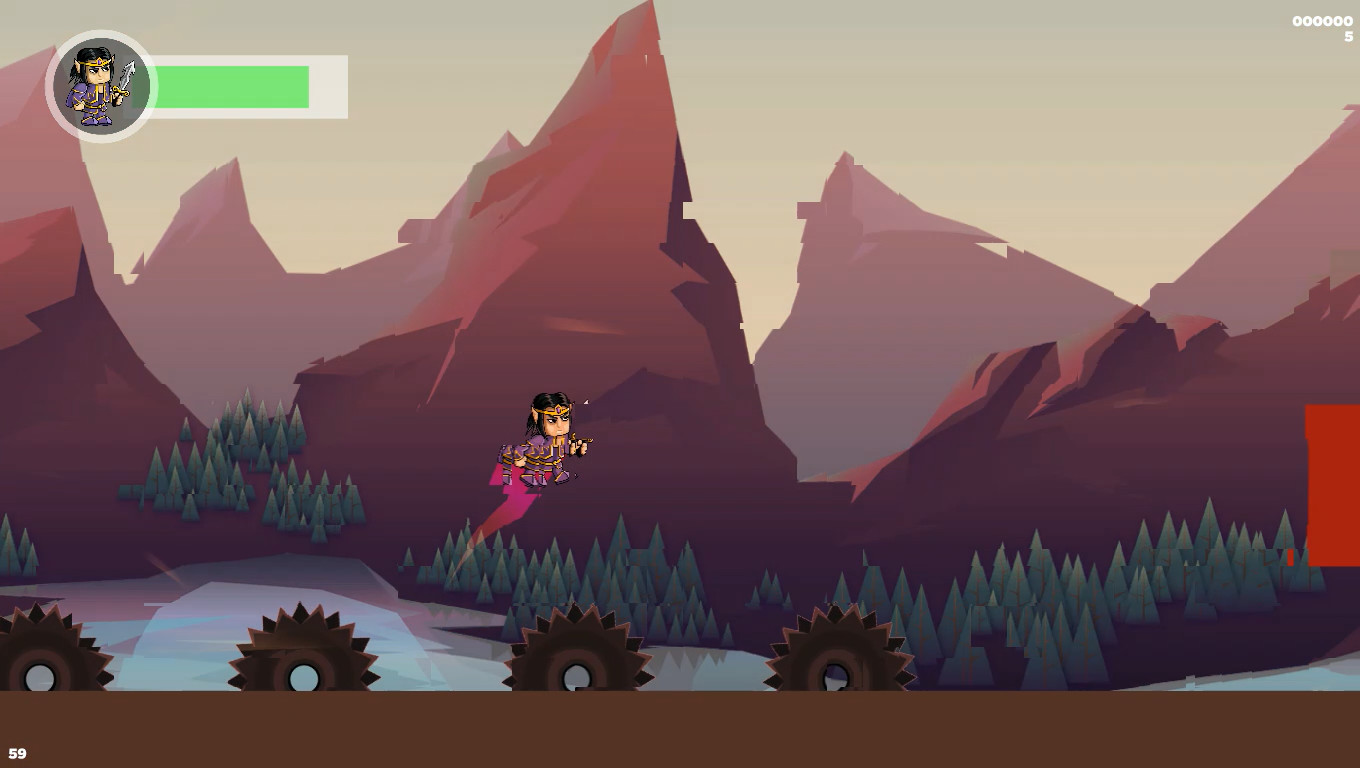This screenshot has width=1360, height=768.
Task: Click the green health bar
Action: [x=230, y=86]
